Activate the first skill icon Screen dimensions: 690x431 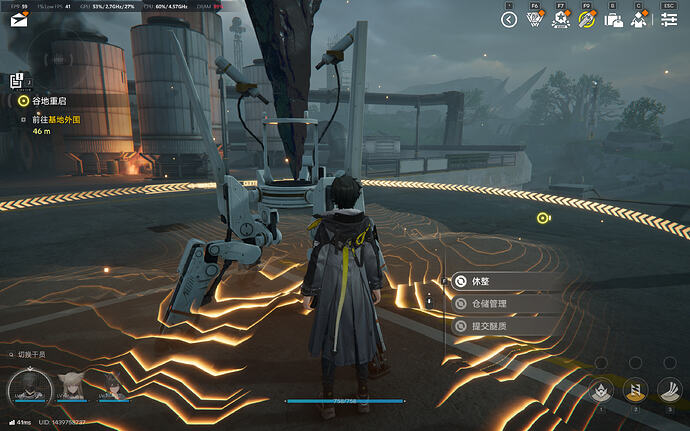[602, 390]
